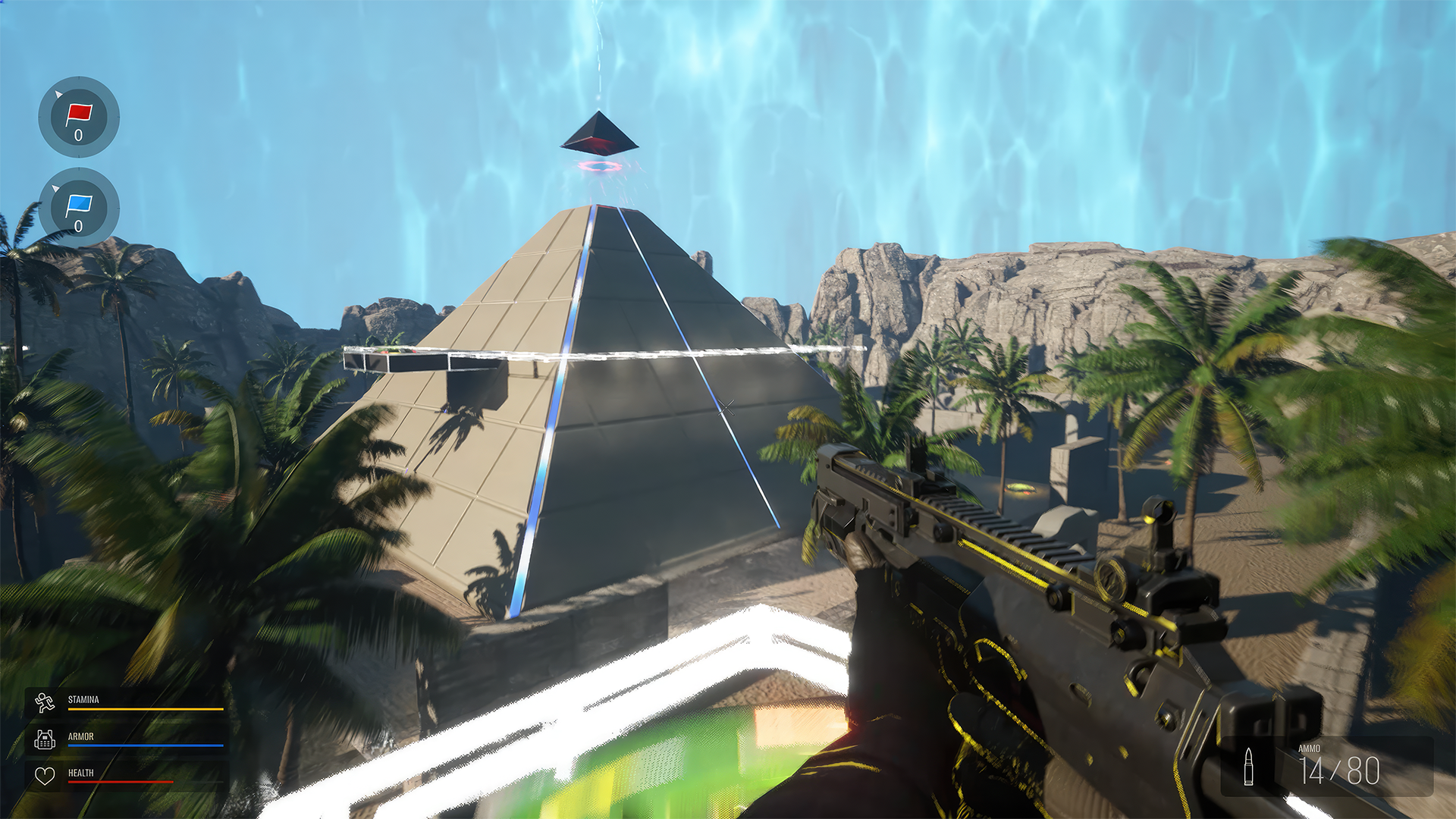Click the stamina running-figure icon

tap(45, 704)
